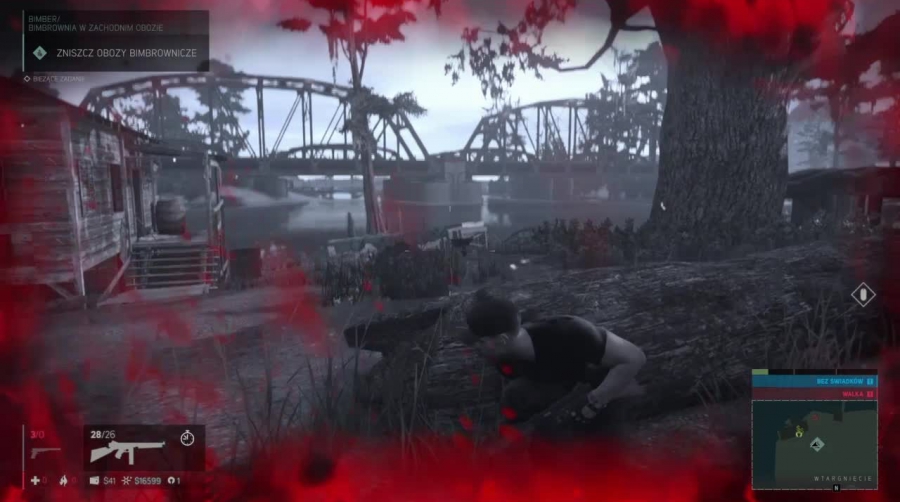Click the medkit cross icon
Viewport: 900px width, 502px height.
(x=35, y=481)
